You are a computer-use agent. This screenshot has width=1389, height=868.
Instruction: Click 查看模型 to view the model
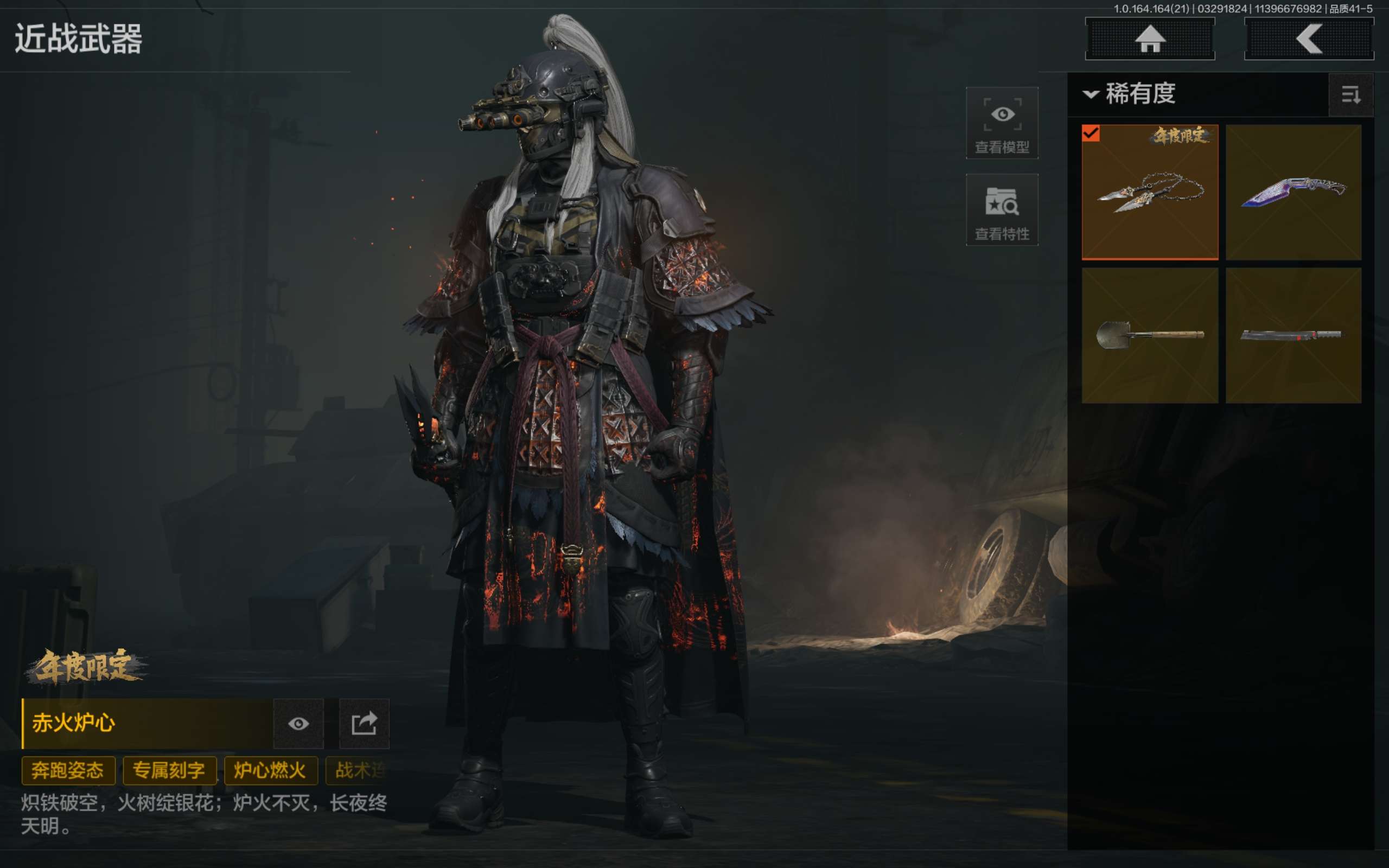tap(1002, 123)
